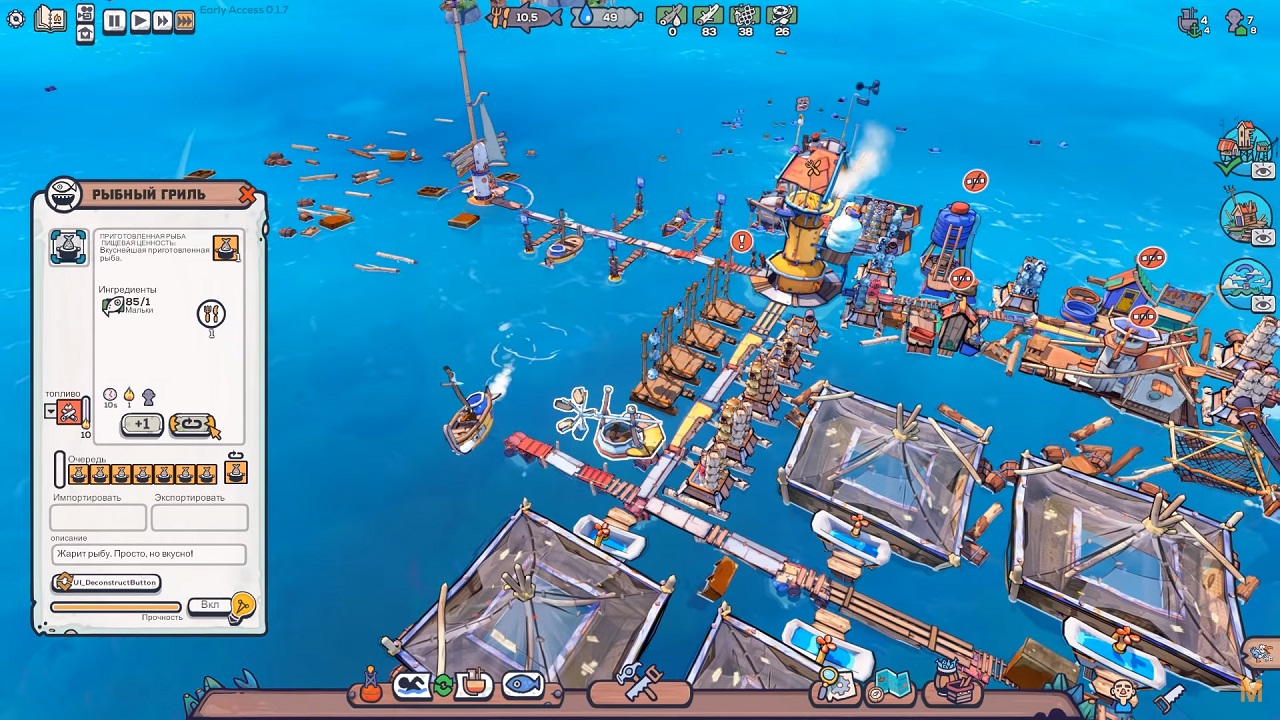Click the Экспортировать field

(199, 517)
